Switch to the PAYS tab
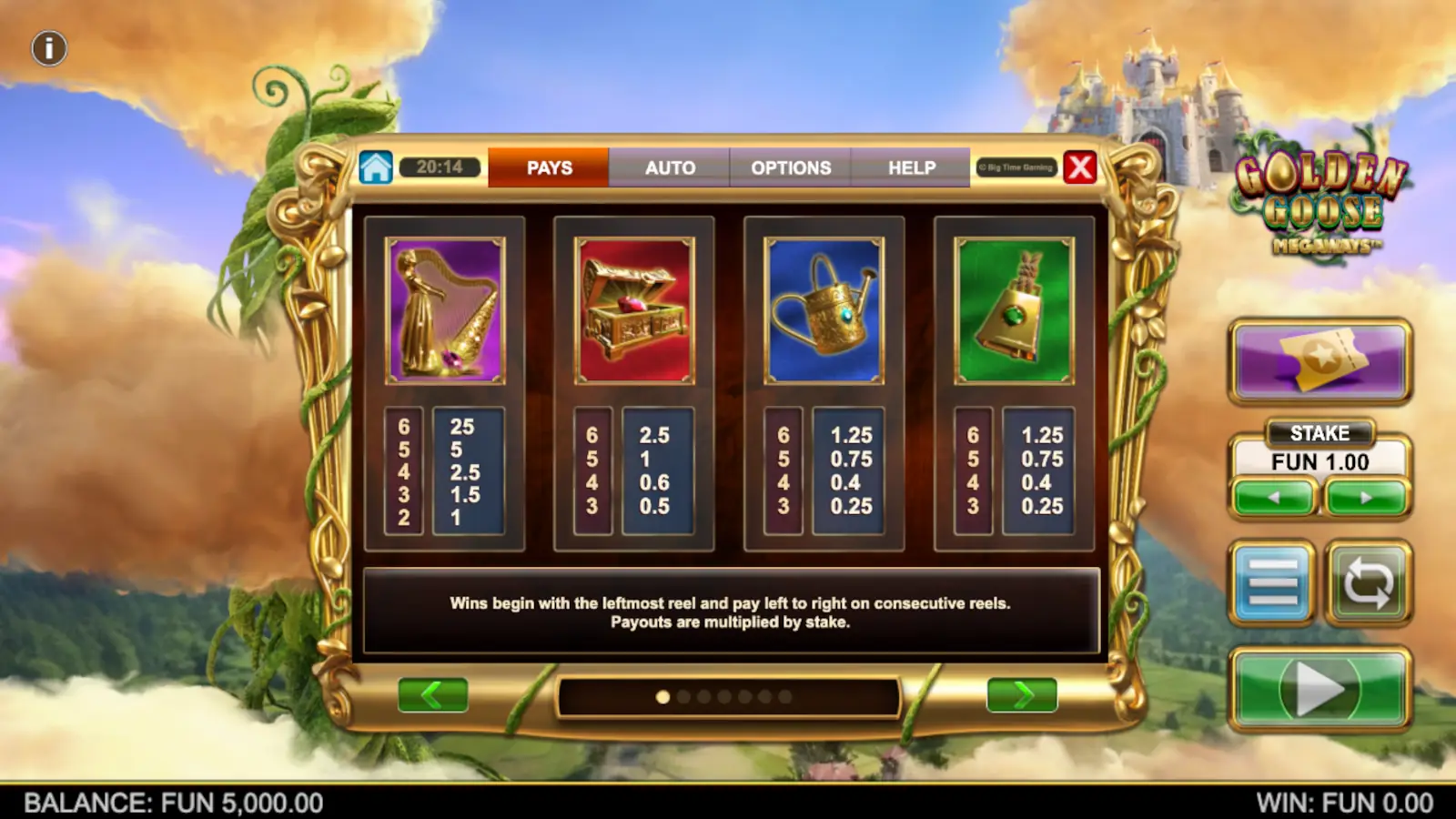 click(547, 167)
